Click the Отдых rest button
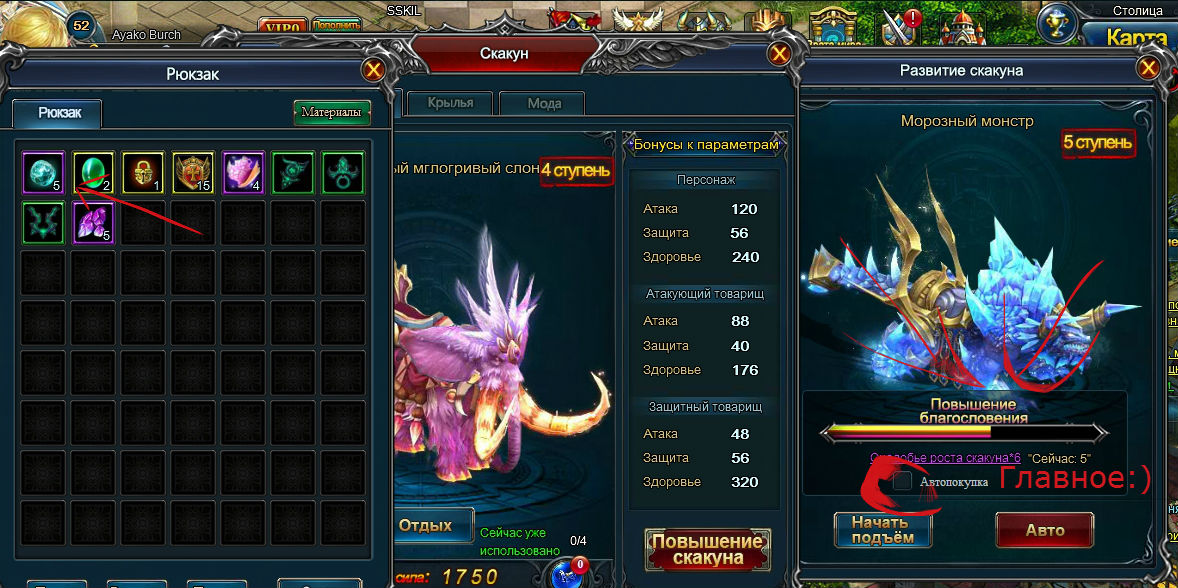The width and height of the screenshot is (1178, 588). tap(425, 525)
